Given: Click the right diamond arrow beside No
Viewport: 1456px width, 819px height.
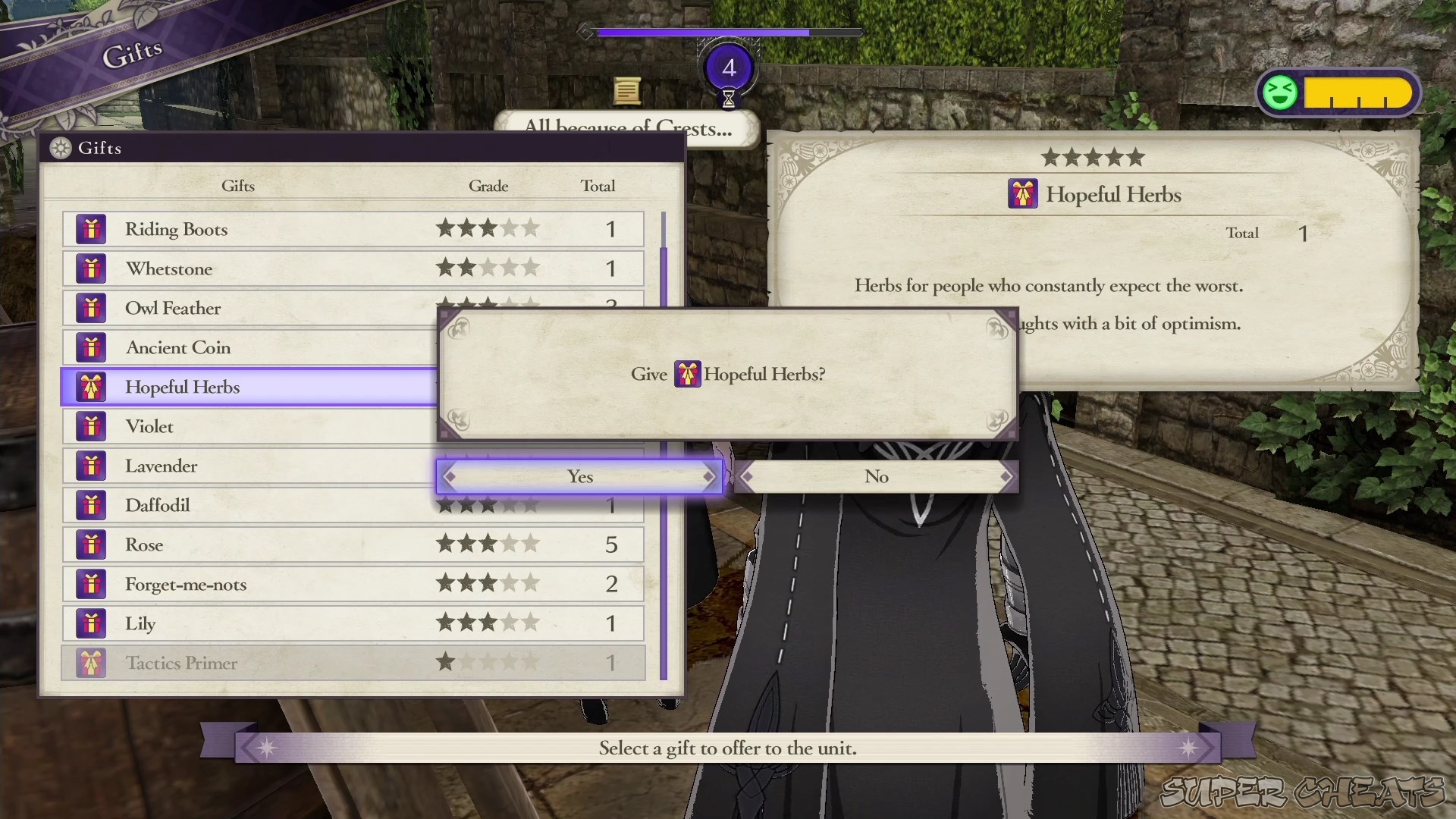Looking at the screenshot, I should click(1006, 476).
